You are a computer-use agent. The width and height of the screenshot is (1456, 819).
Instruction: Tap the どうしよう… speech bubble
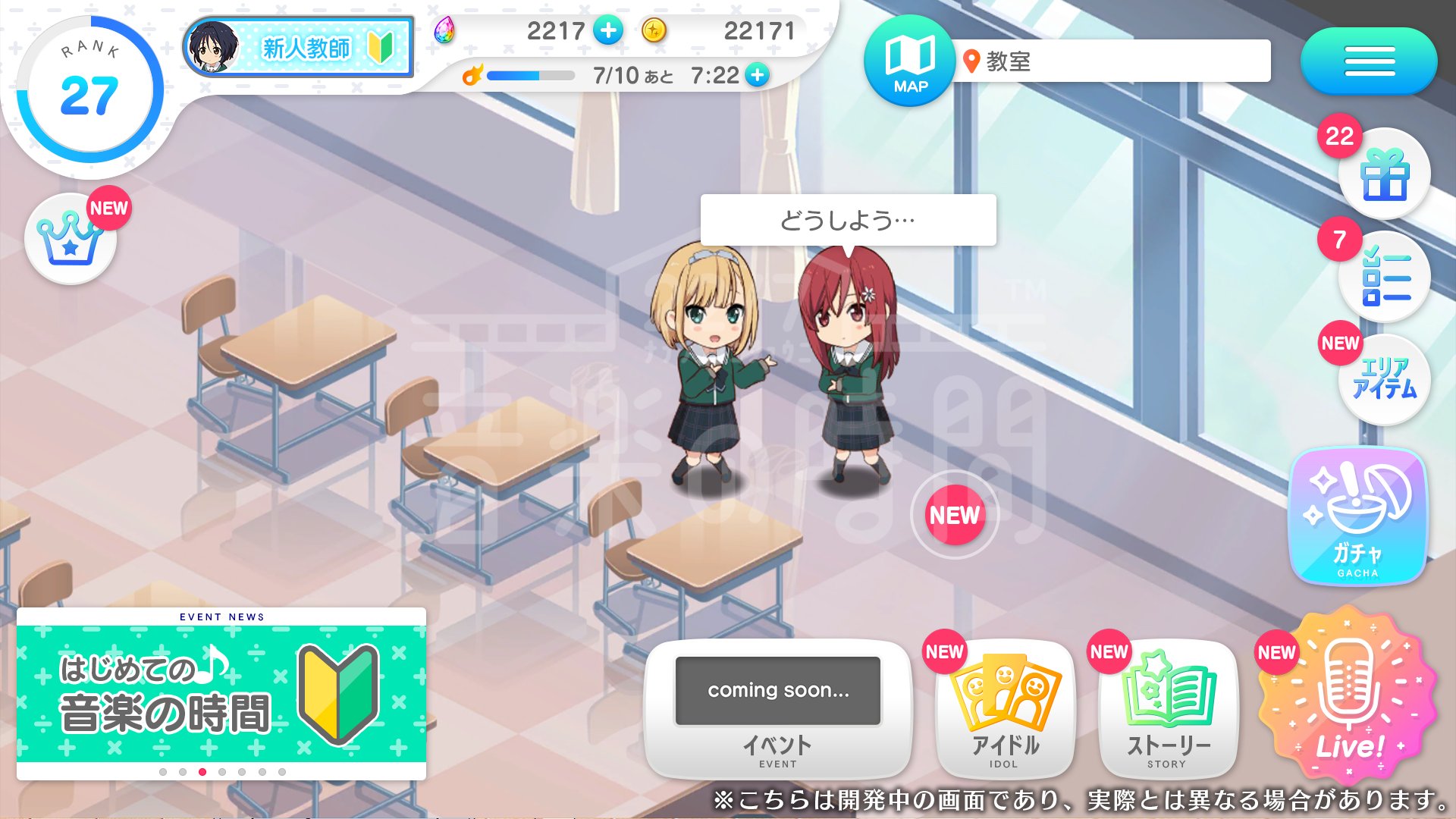click(x=848, y=220)
